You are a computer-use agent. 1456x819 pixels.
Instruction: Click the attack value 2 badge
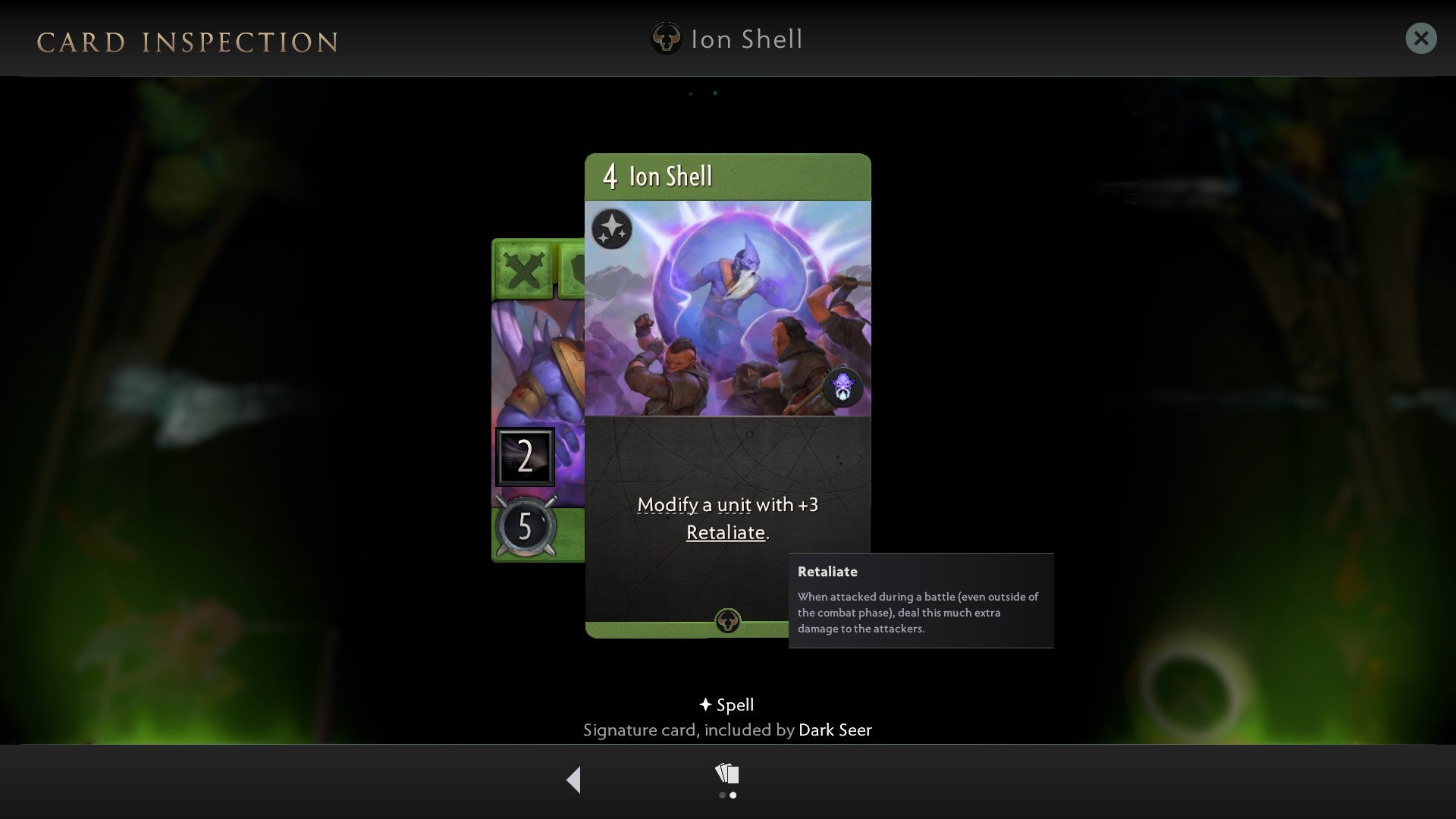click(x=526, y=456)
